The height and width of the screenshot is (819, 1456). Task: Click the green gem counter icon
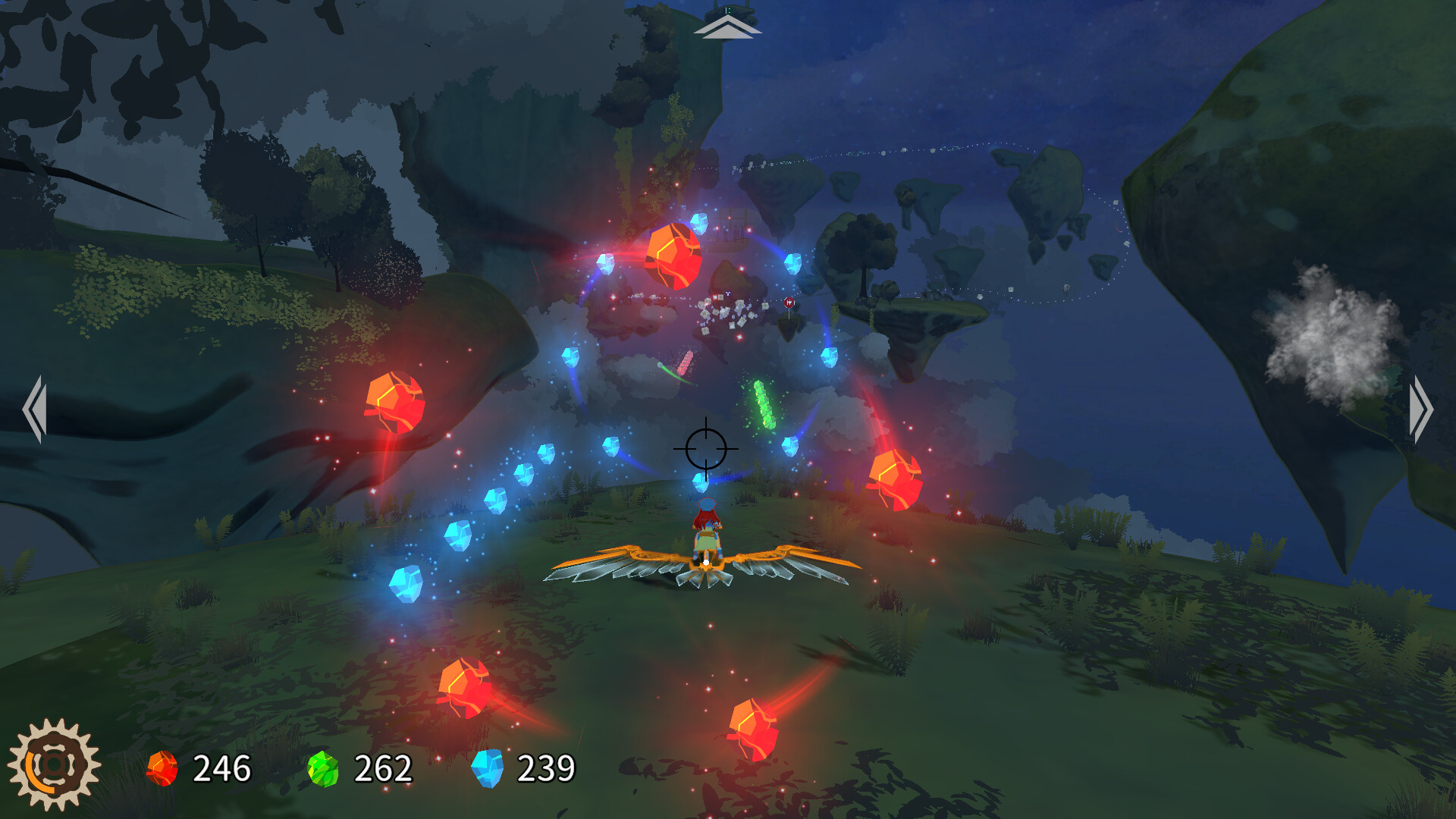pyautogui.click(x=325, y=768)
